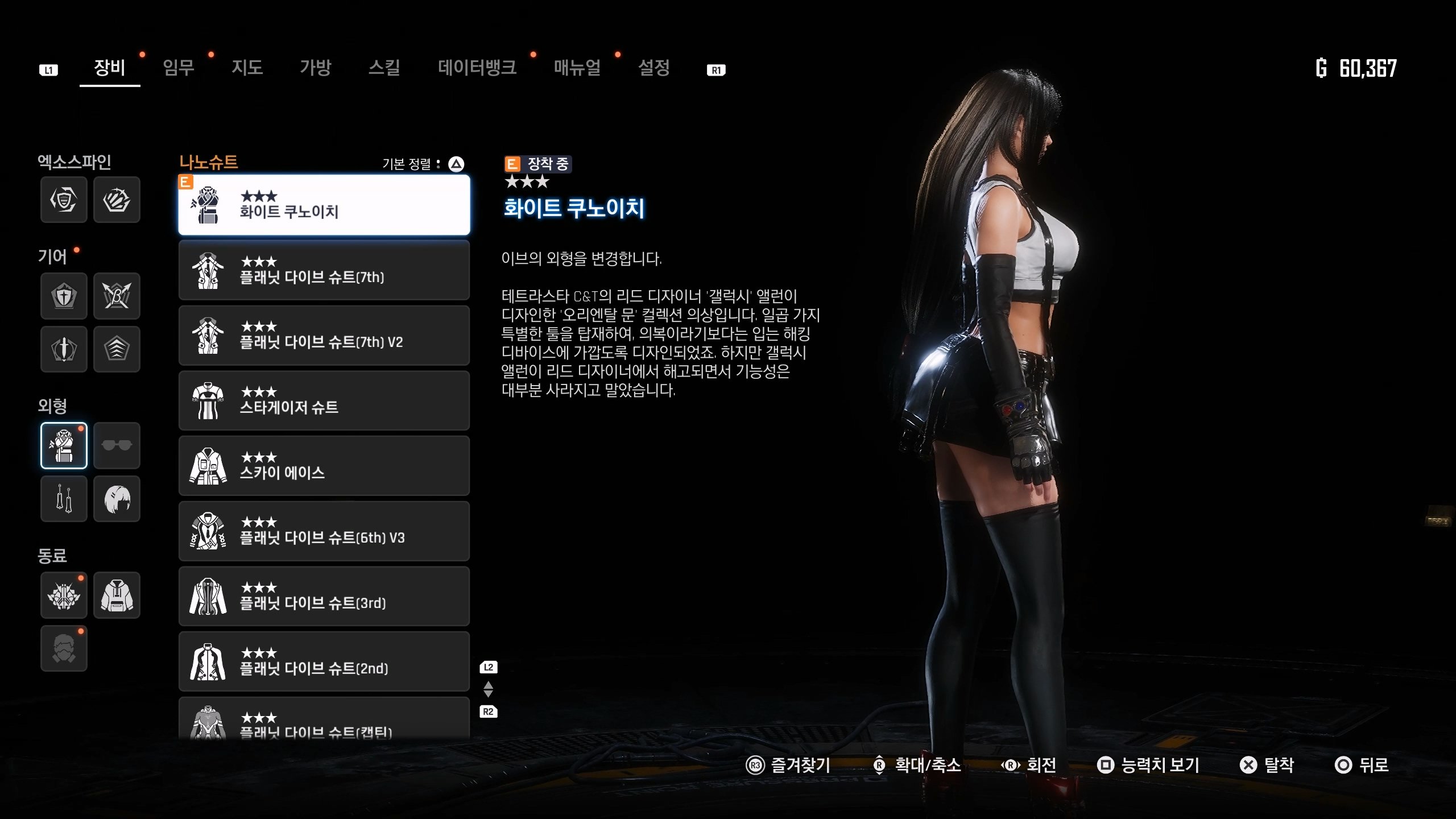Image resolution: width=1456 pixels, height=819 pixels.
Task: Open the glasses accessory slot
Action: point(117,445)
